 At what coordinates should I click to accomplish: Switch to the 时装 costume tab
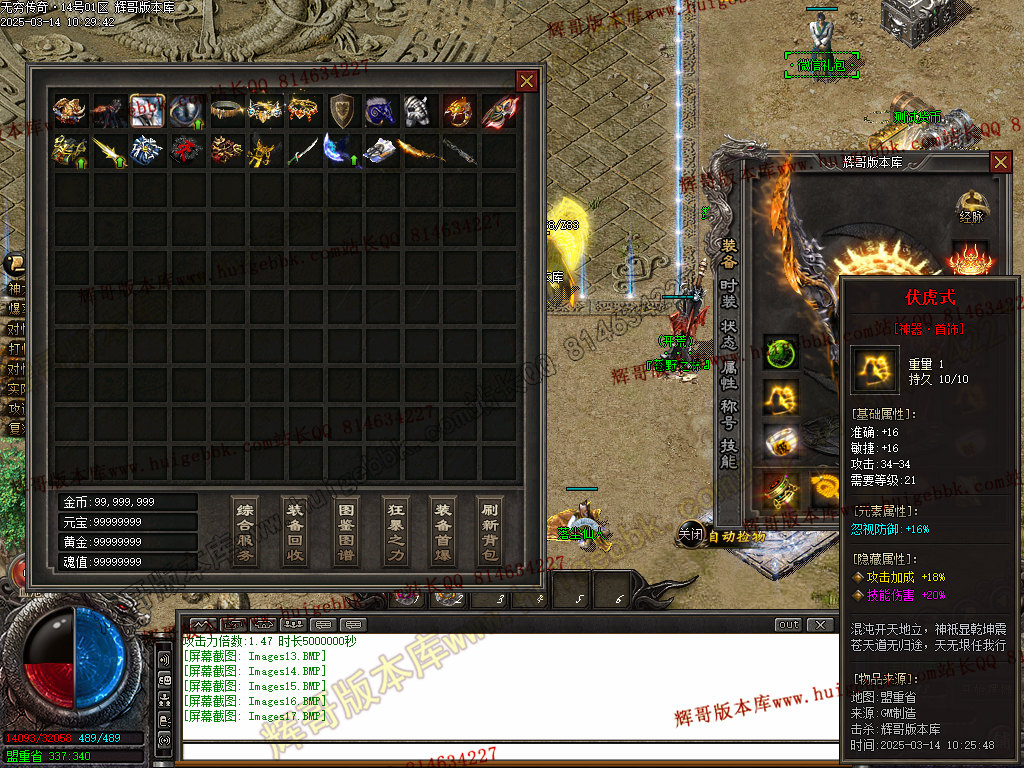click(730, 293)
